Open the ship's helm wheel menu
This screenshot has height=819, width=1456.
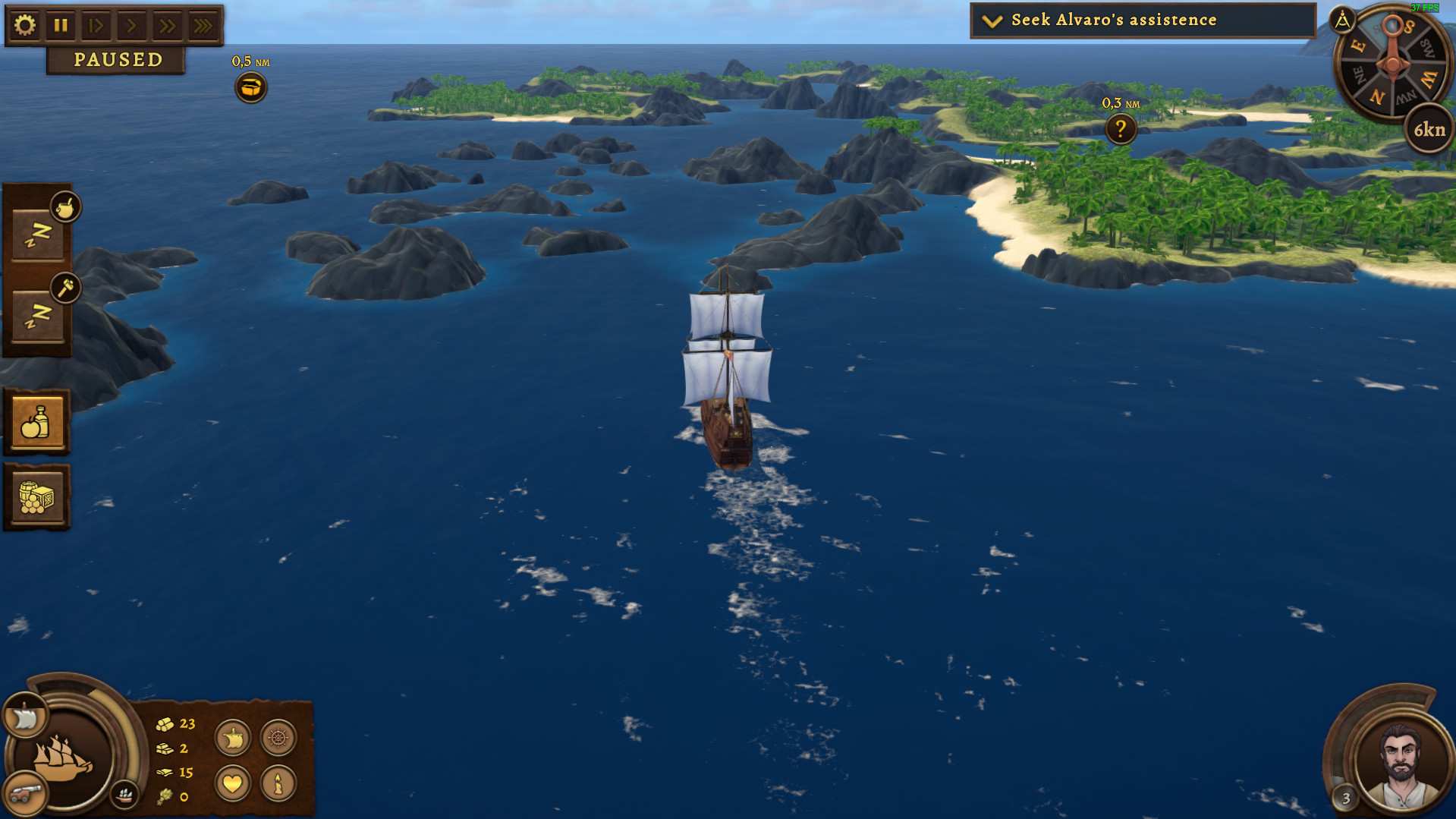278,737
